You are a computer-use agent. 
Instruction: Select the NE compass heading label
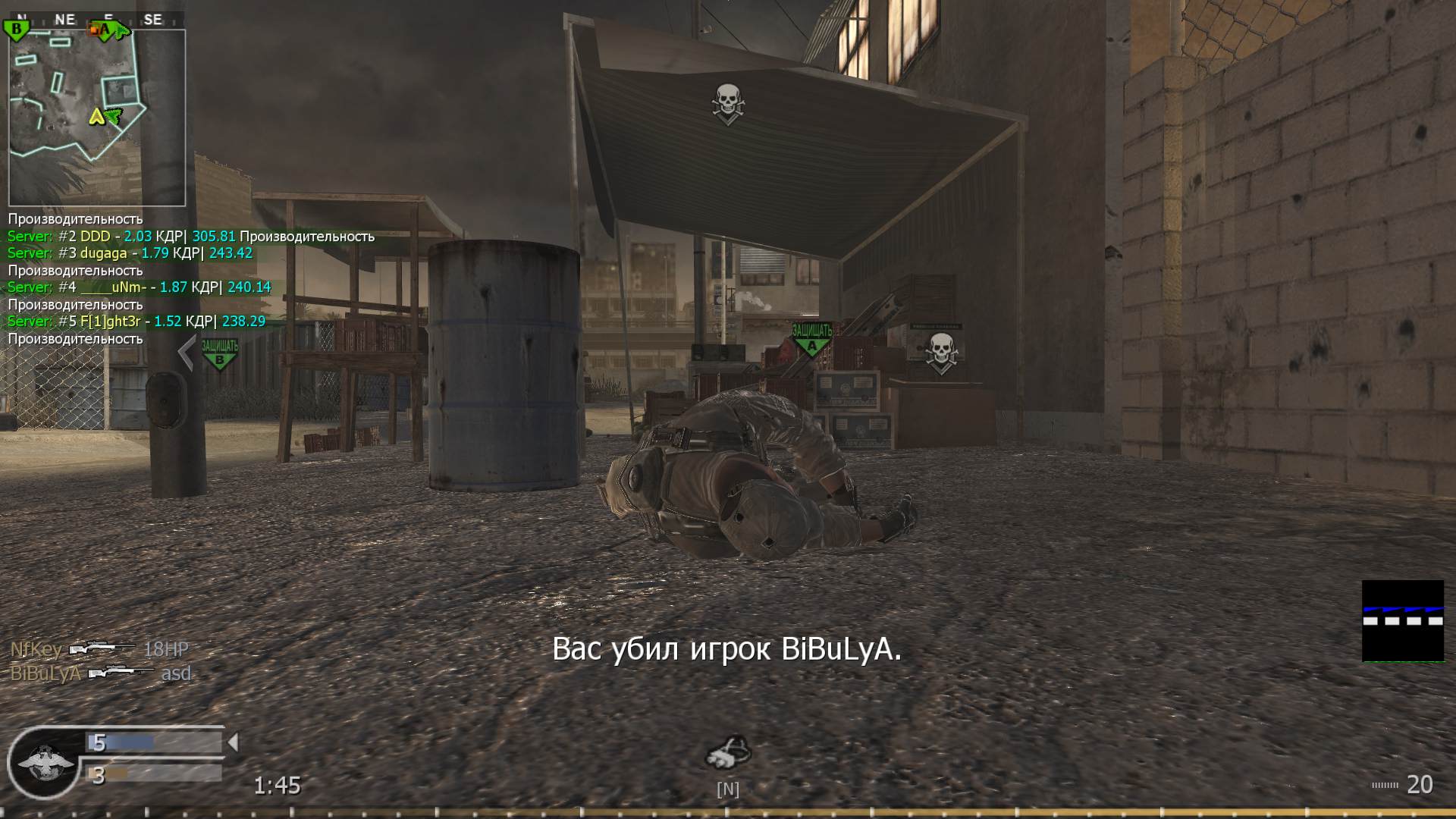(64, 19)
